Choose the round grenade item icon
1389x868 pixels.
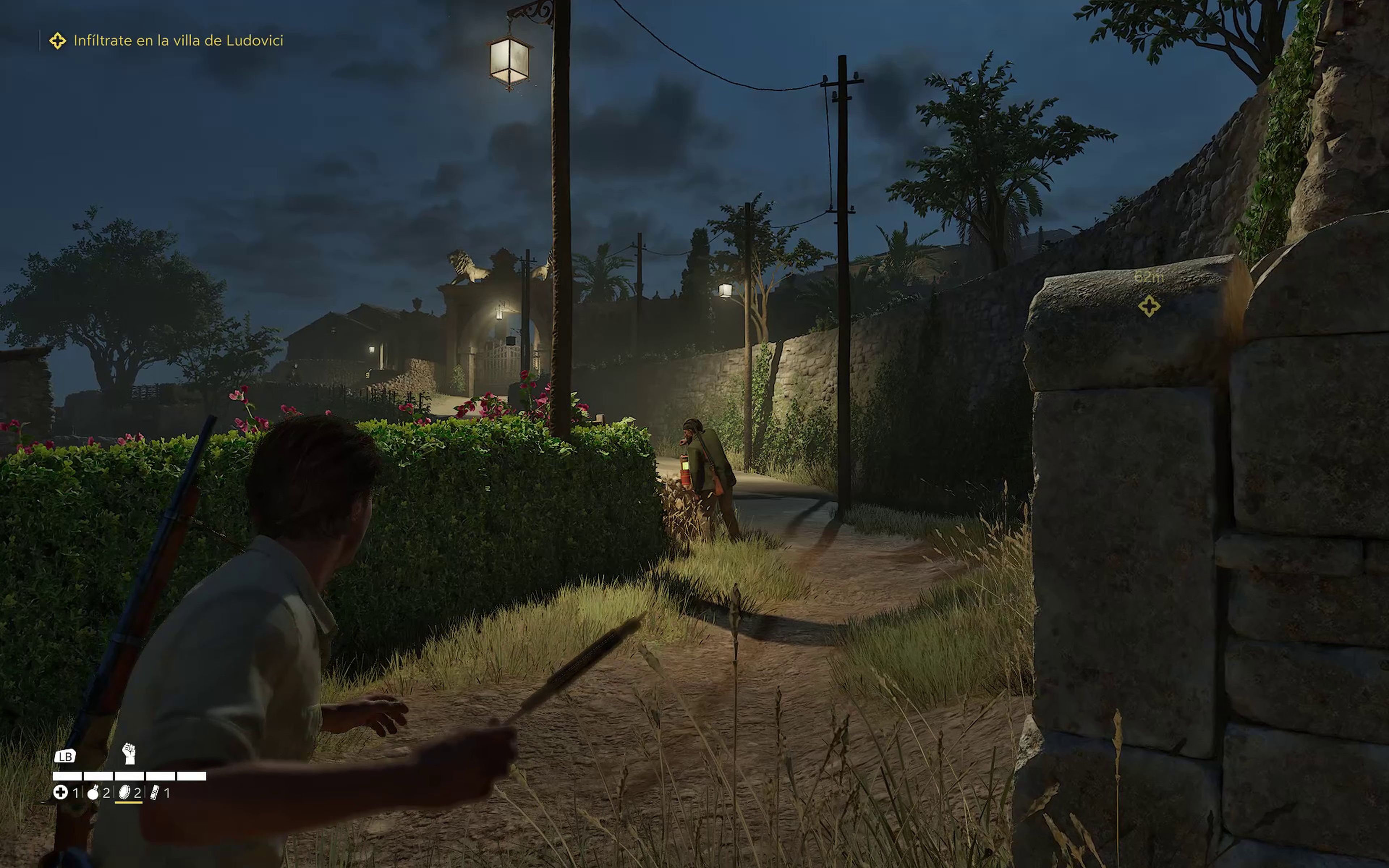[x=93, y=793]
